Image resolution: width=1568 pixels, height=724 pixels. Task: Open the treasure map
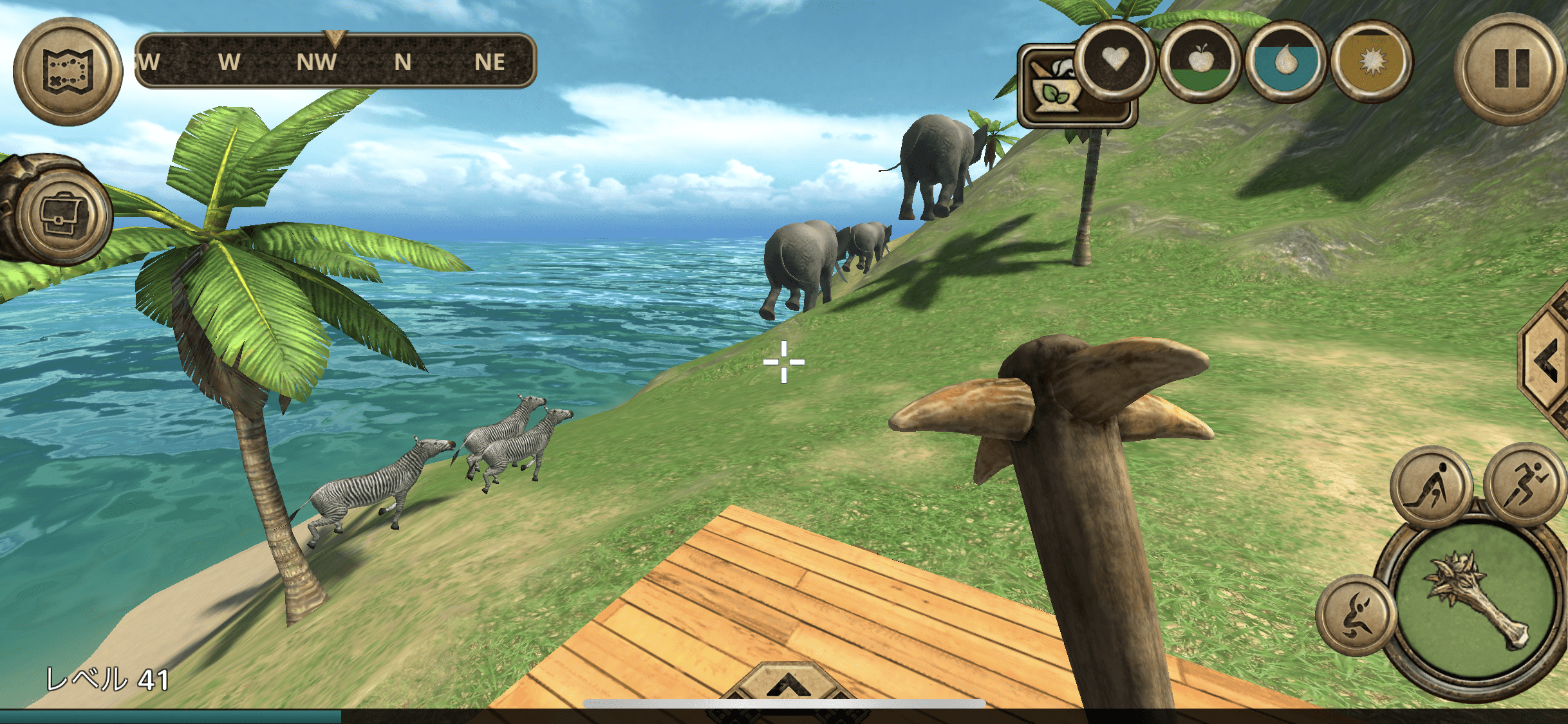point(68,71)
